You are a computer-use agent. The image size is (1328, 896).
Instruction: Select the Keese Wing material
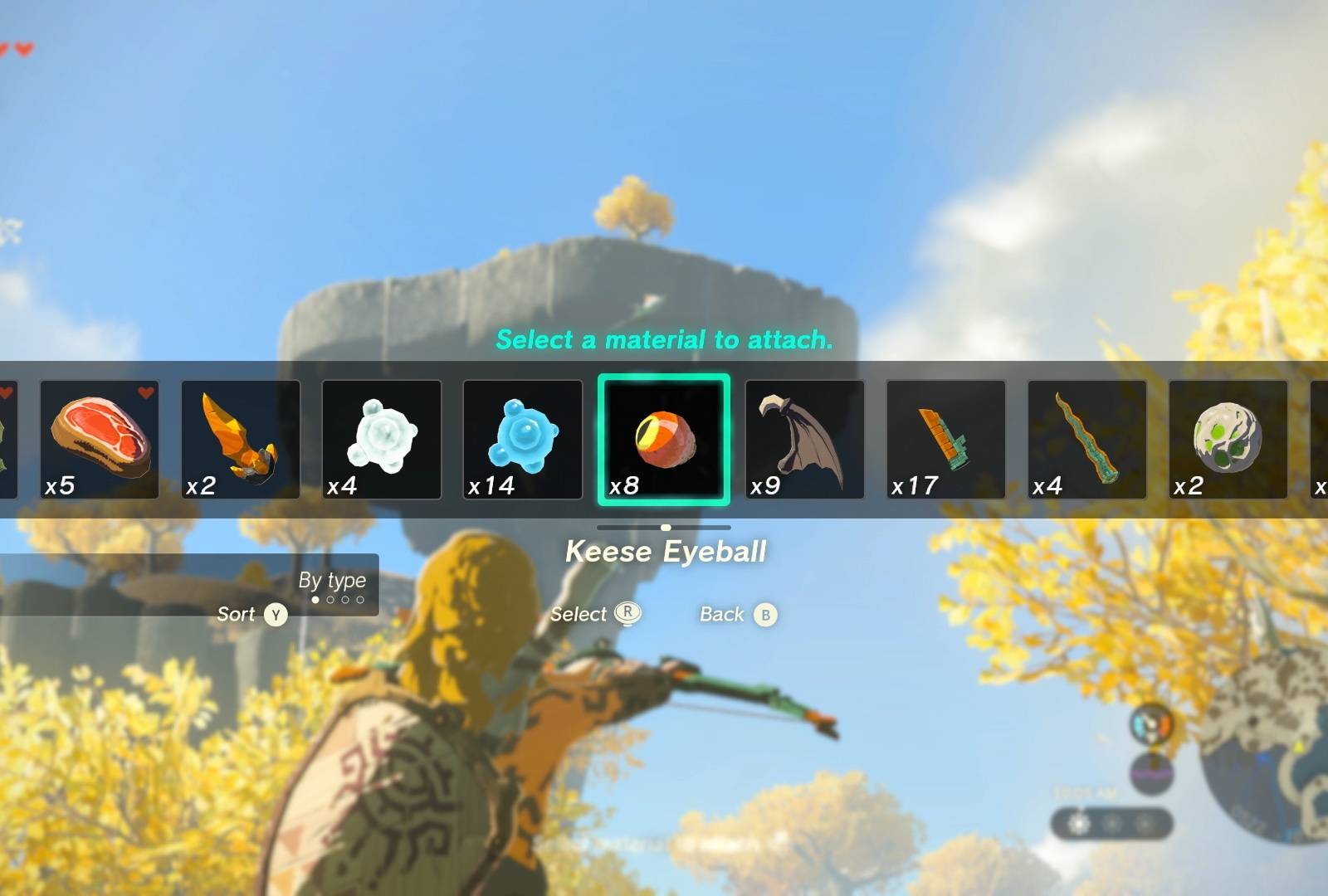(x=804, y=439)
